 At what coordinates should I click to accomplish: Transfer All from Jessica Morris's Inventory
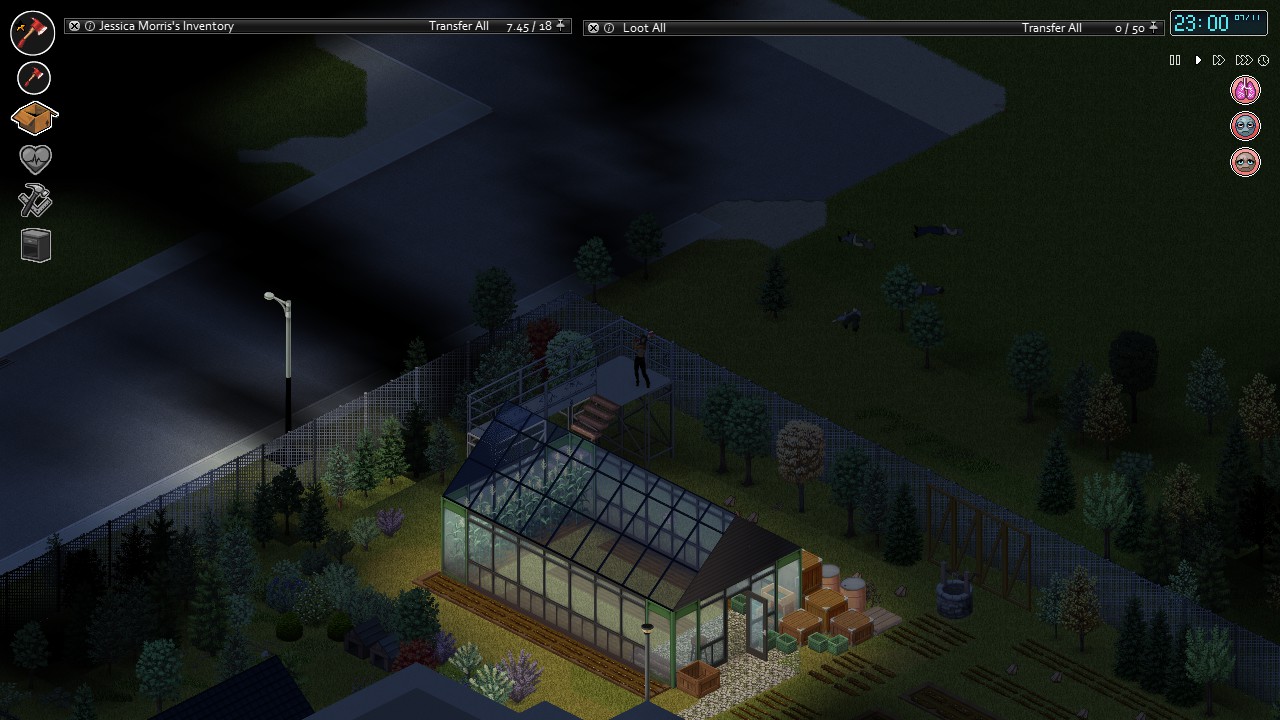(458, 26)
